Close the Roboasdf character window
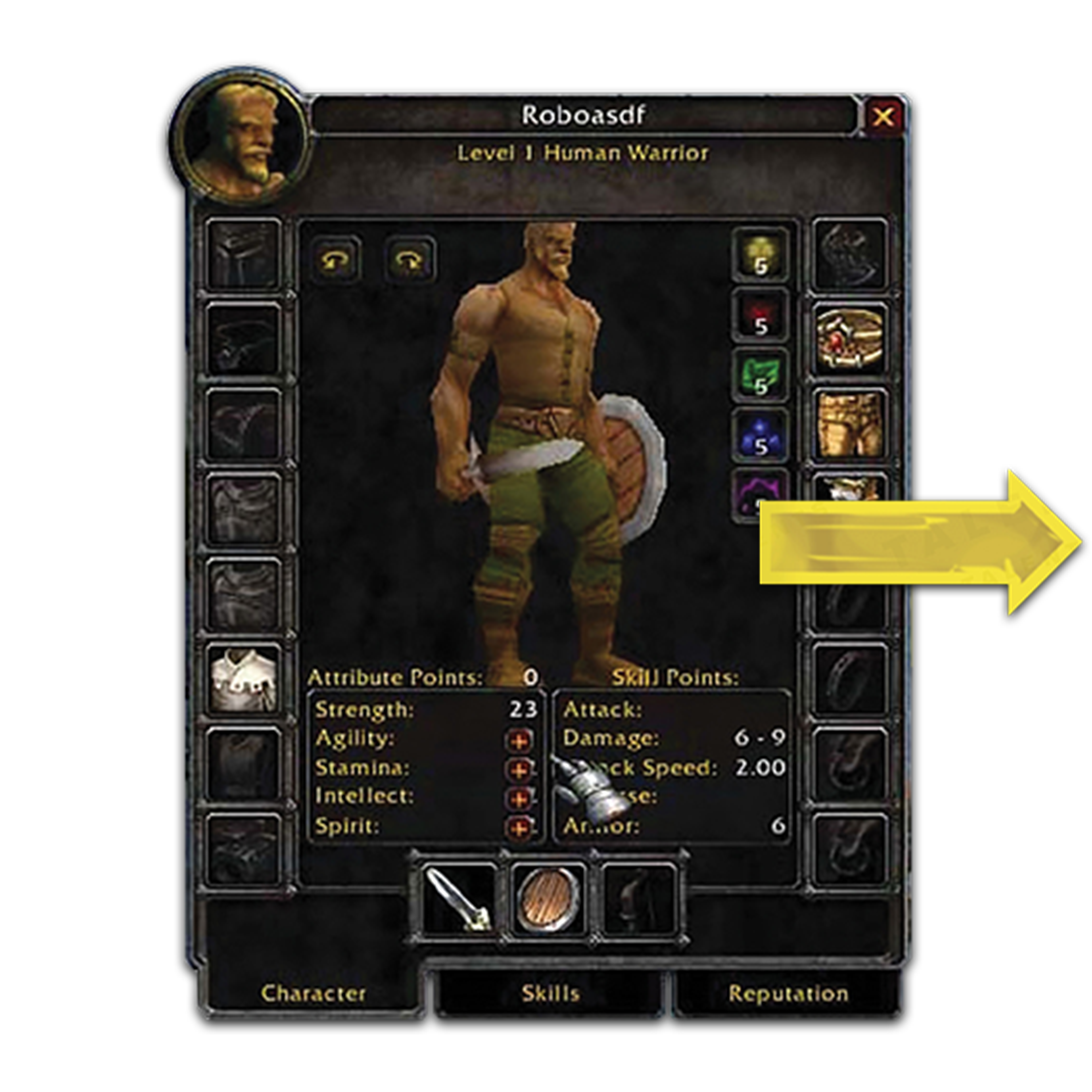The width and height of the screenshot is (1092, 1092). (883, 117)
